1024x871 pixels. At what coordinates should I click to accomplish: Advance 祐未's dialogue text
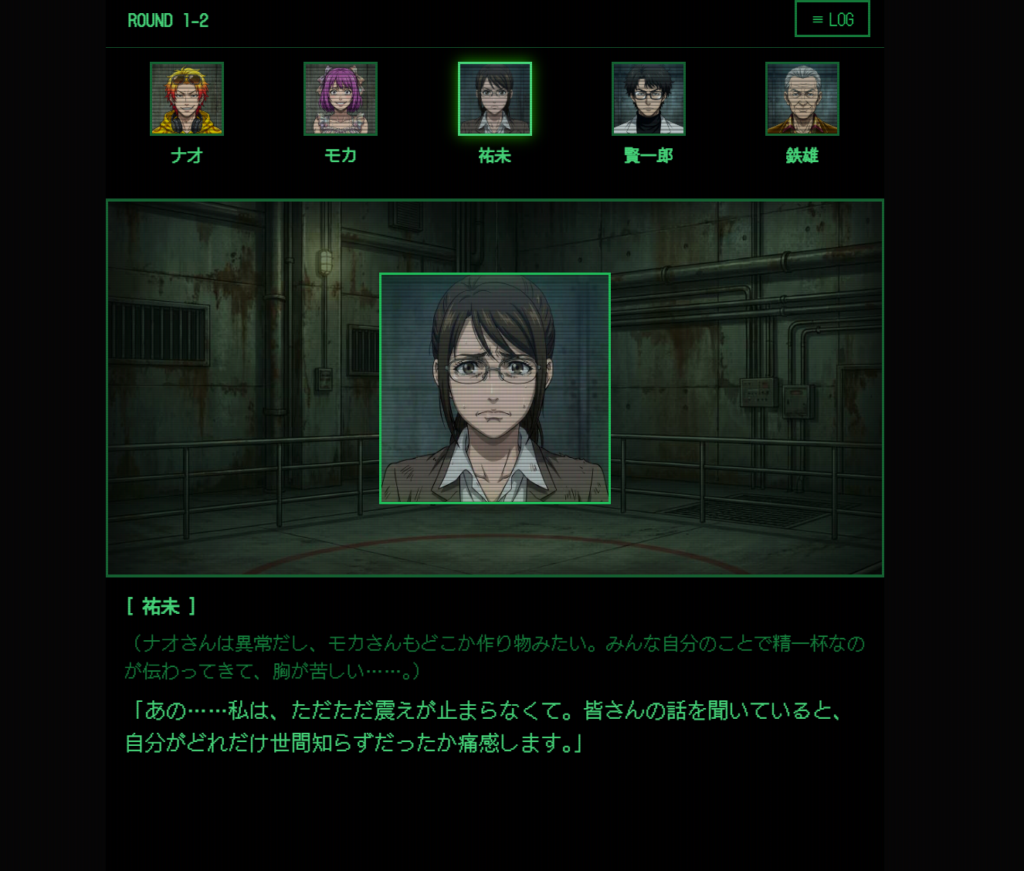click(x=494, y=726)
